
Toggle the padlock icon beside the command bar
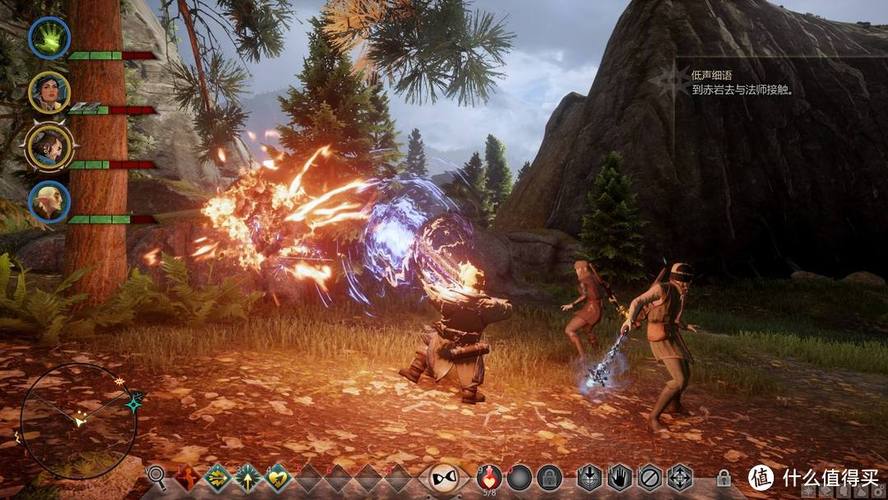(x=724, y=478)
